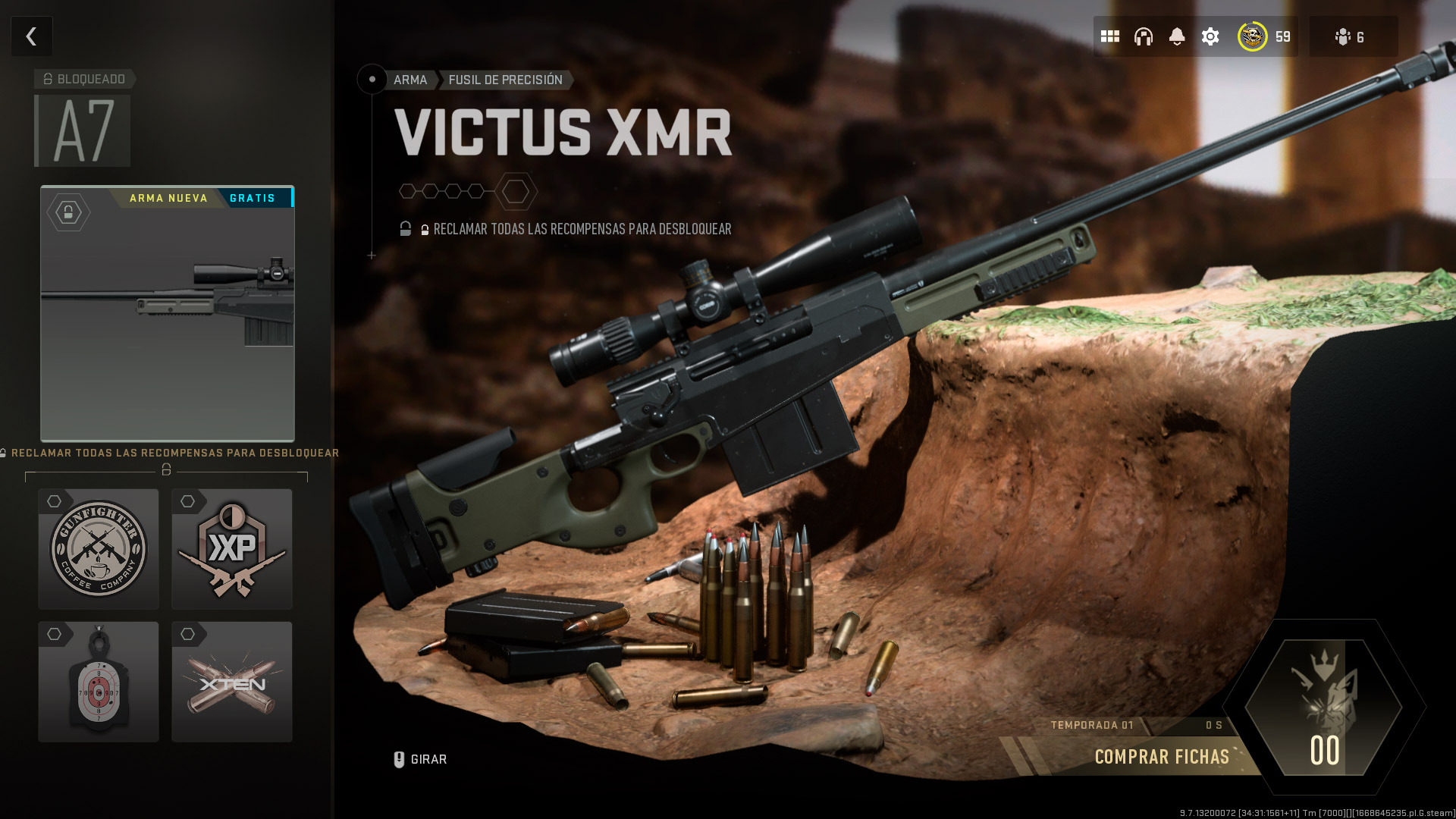Open the FUSIL DE PRECISIÓN category
This screenshot has height=819, width=1456.
coord(505,80)
